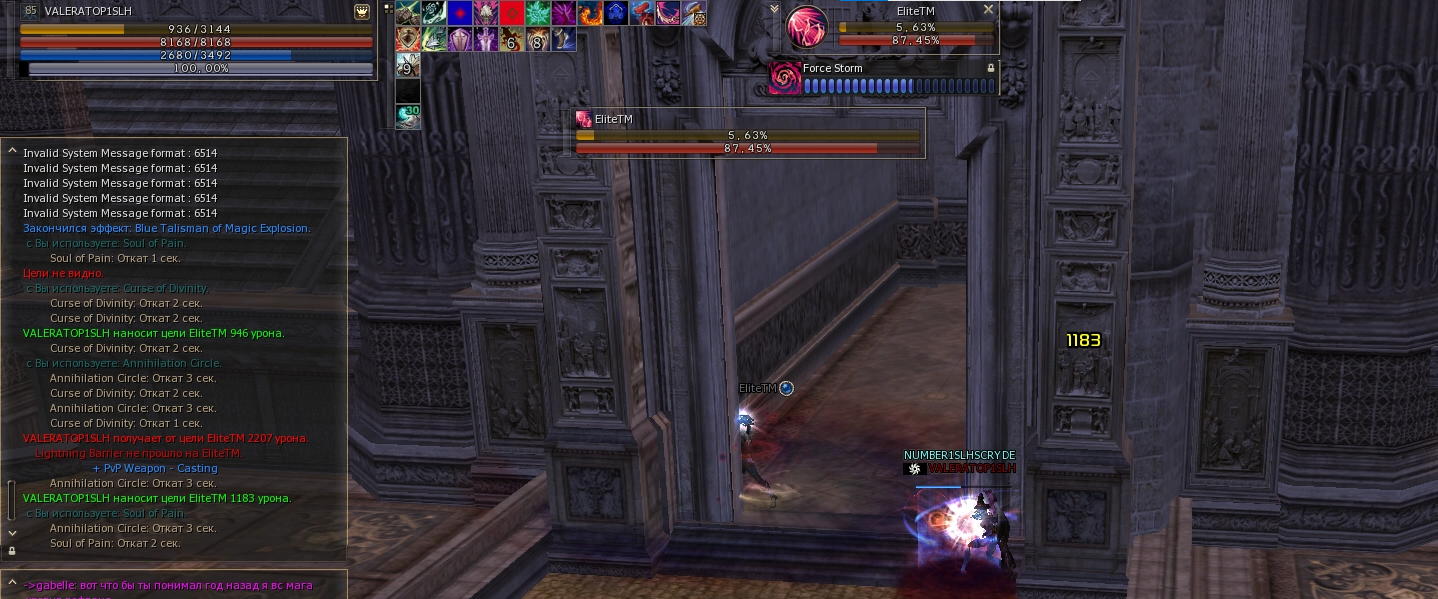Click the buff icon with stack count 8

pyautogui.click(x=538, y=39)
